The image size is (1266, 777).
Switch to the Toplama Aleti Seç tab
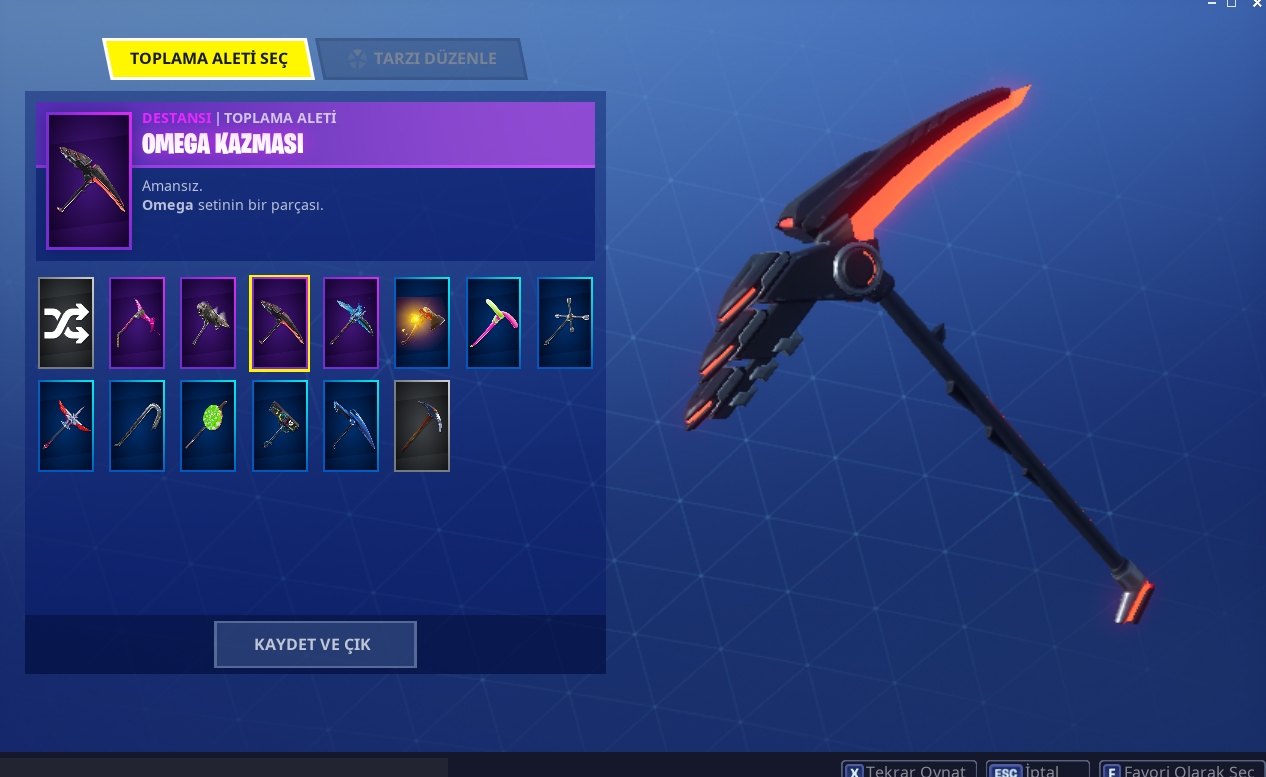click(208, 59)
